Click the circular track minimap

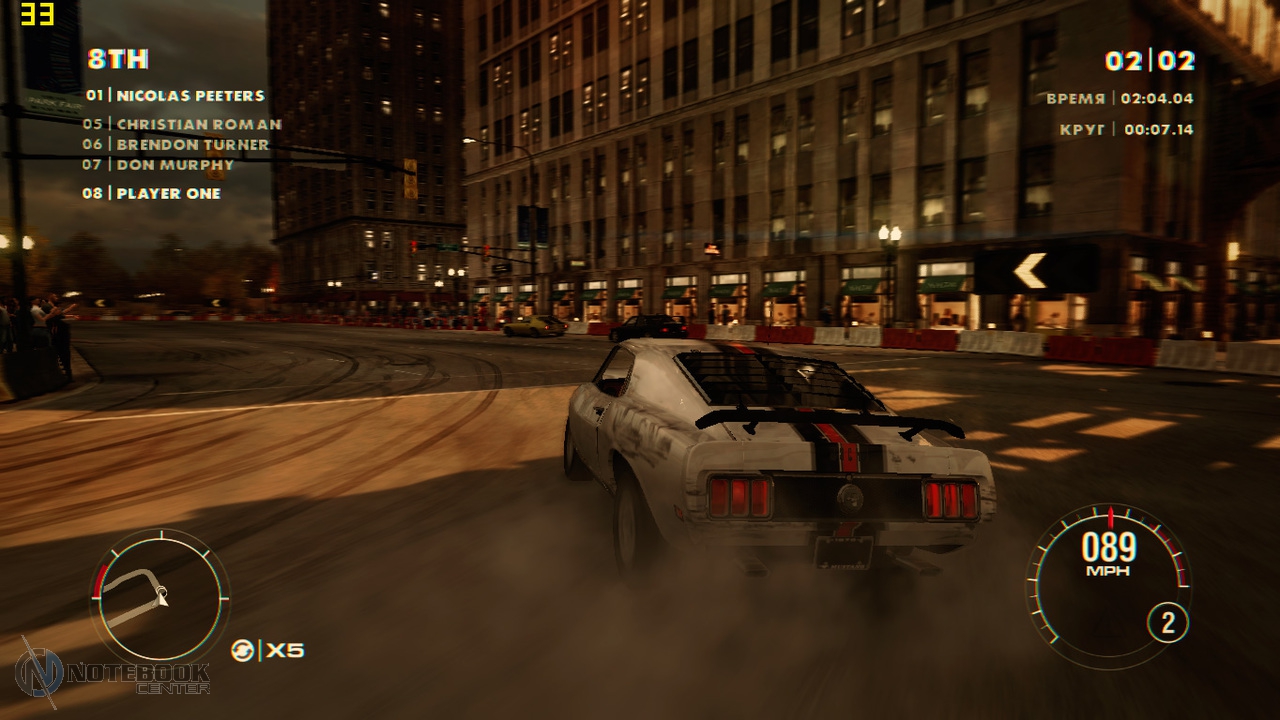pyautogui.click(x=160, y=597)
